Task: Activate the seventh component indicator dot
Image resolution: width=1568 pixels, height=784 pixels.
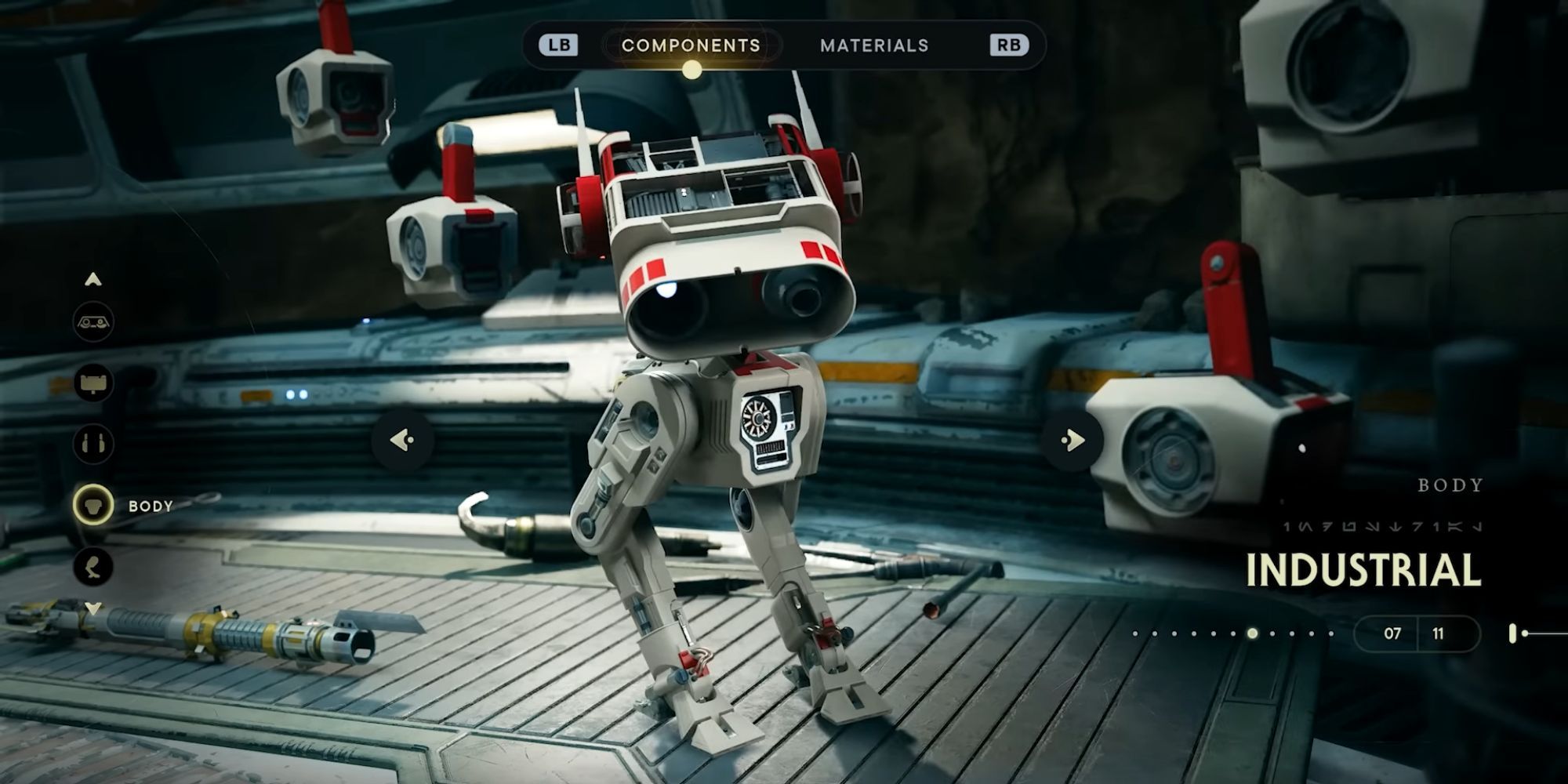Action: 1252,634
